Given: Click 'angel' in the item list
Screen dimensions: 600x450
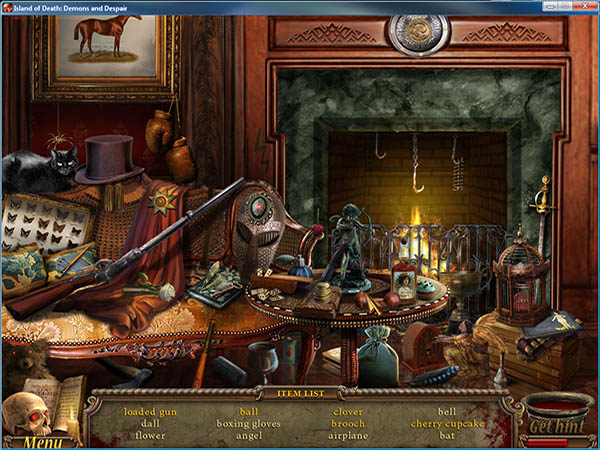Looking at the screenshot, I should coord(249,436).
